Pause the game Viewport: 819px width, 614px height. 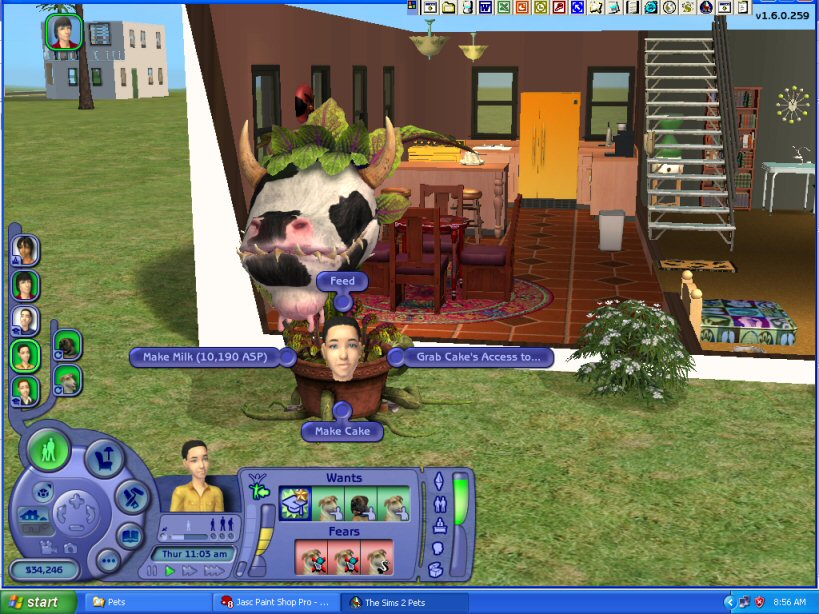click(x=152, y=571)
